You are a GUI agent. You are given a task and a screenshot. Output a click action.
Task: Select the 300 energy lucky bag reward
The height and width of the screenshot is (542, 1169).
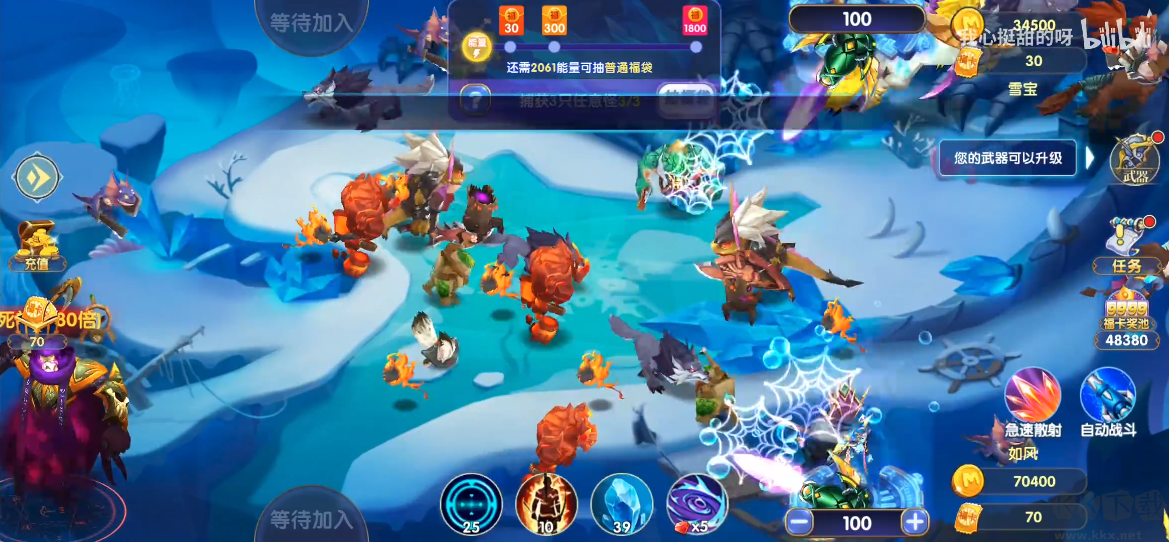click(x=554, y=21)
